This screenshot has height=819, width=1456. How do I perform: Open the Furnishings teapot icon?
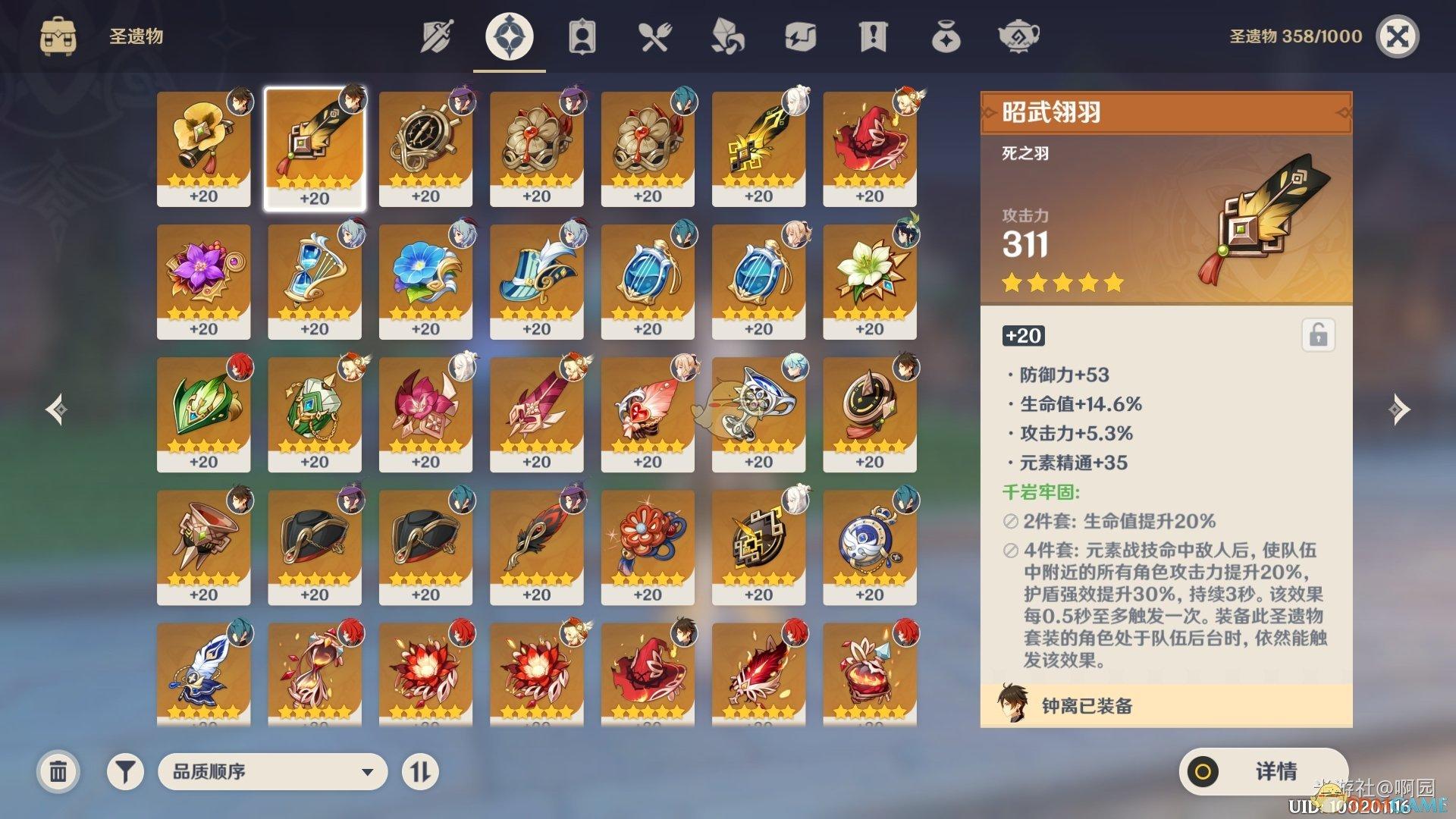click(1018, 35)
